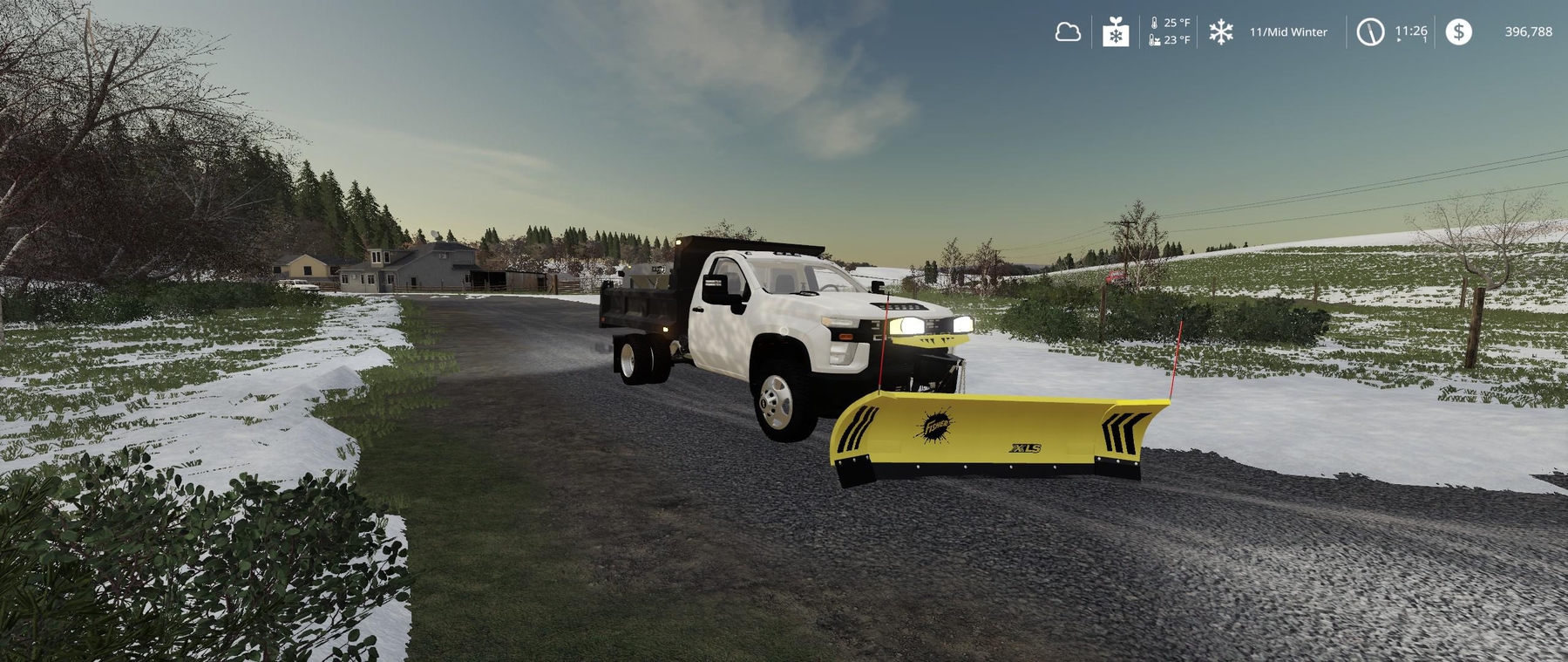Image resolution: width=1568 pixels, height=662 pixels.
Task: Select the snowflake season icon
Action: point(1220,32)
